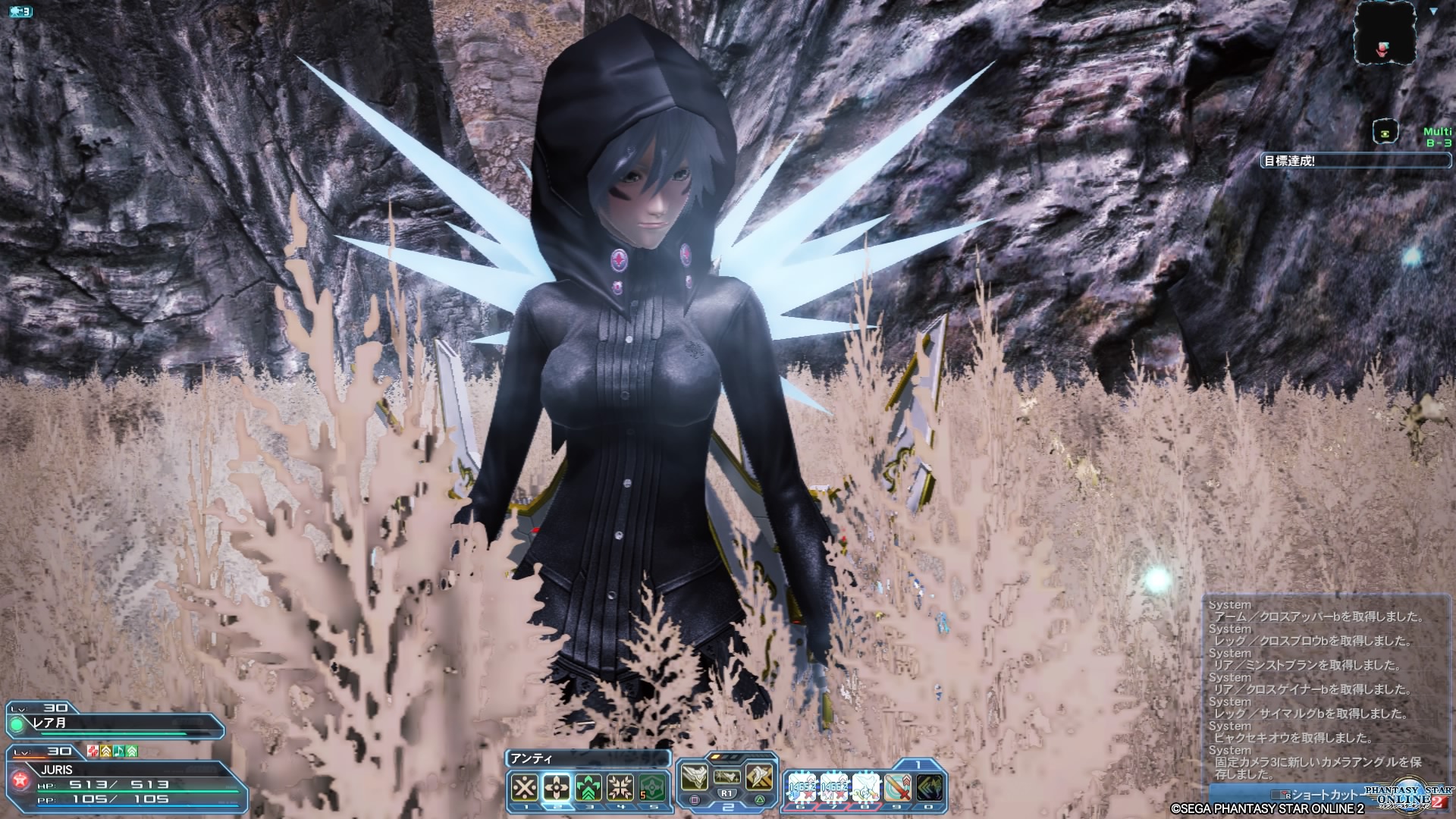Use the green up-arrow buff skill
The image size is (1456, 819).
pos(588,788)
